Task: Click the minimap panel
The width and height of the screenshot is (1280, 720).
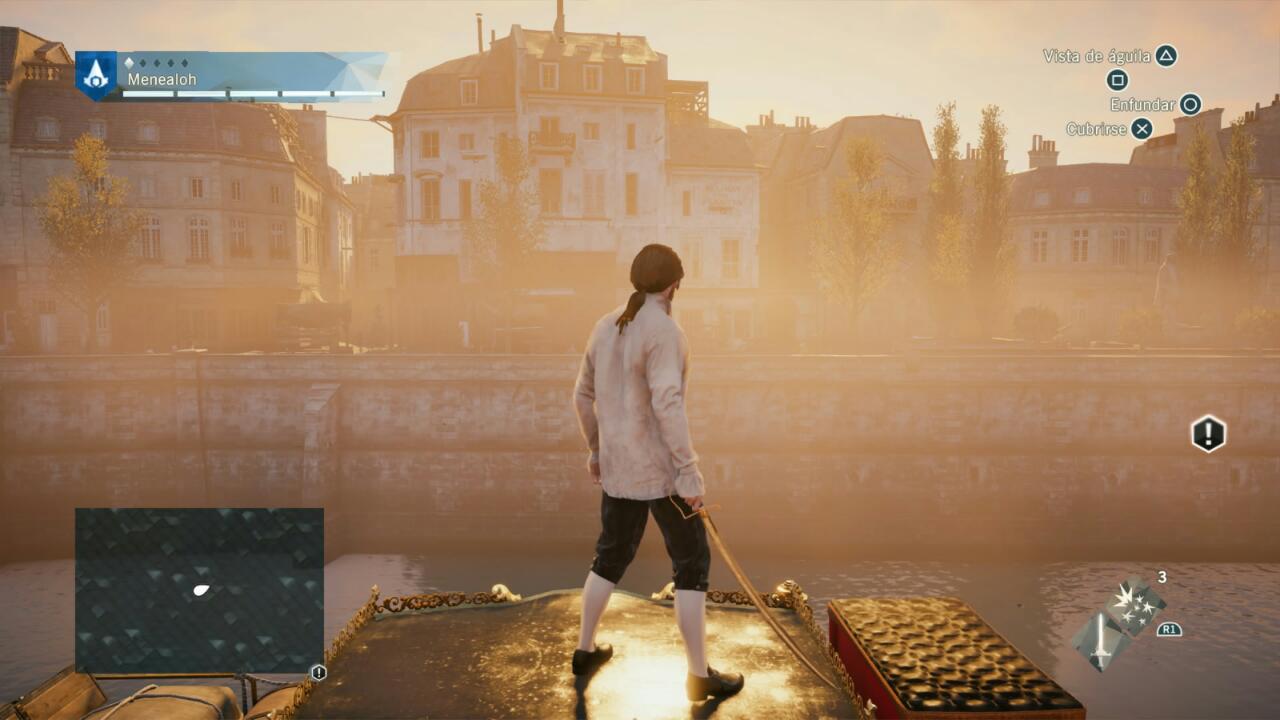Action: [x=199, y=590]
